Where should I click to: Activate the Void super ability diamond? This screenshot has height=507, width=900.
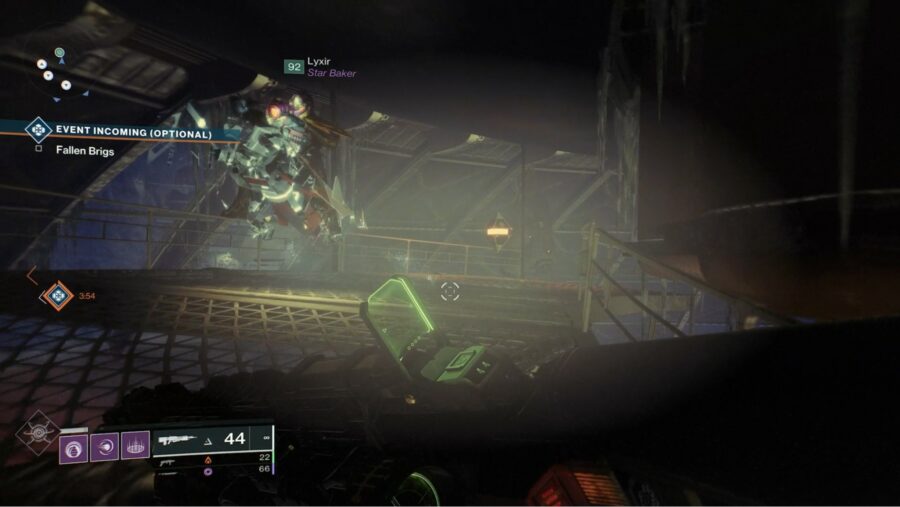(x=39, y=433)
